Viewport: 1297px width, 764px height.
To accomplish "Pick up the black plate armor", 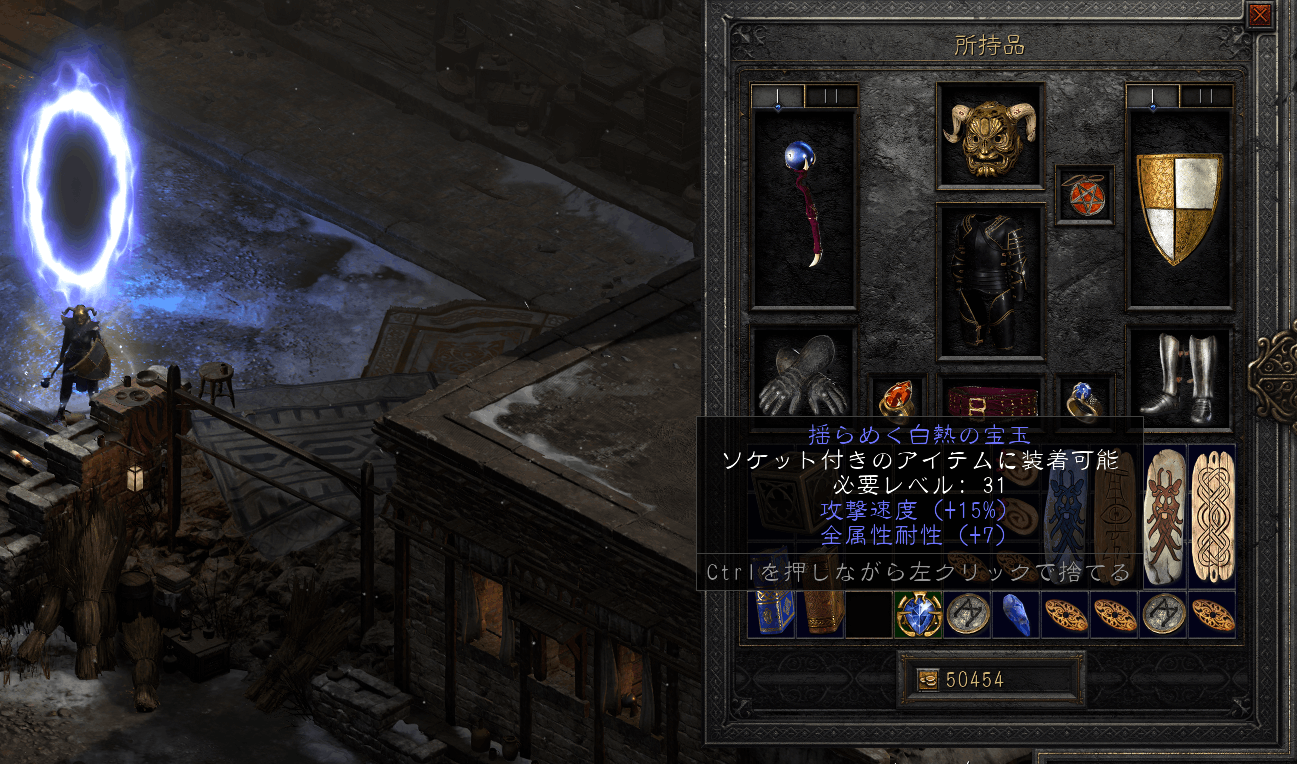I will (991, 280).
